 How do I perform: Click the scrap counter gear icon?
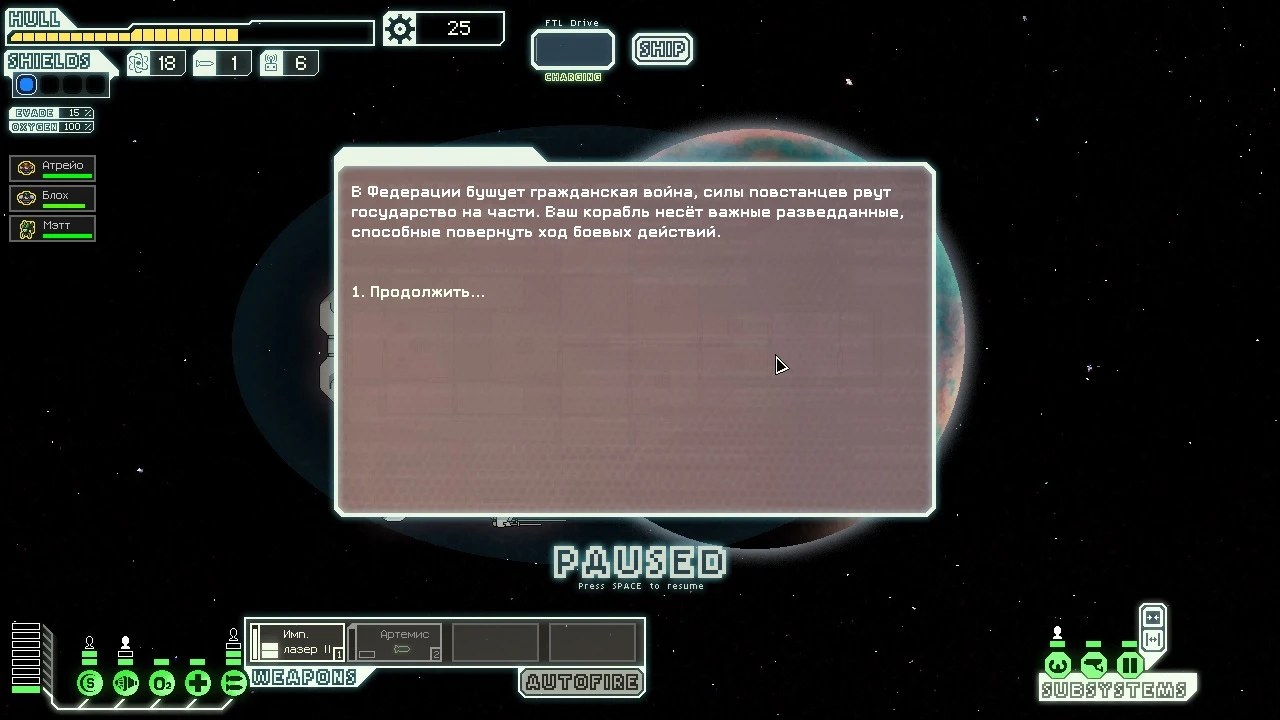pos(399,28)
